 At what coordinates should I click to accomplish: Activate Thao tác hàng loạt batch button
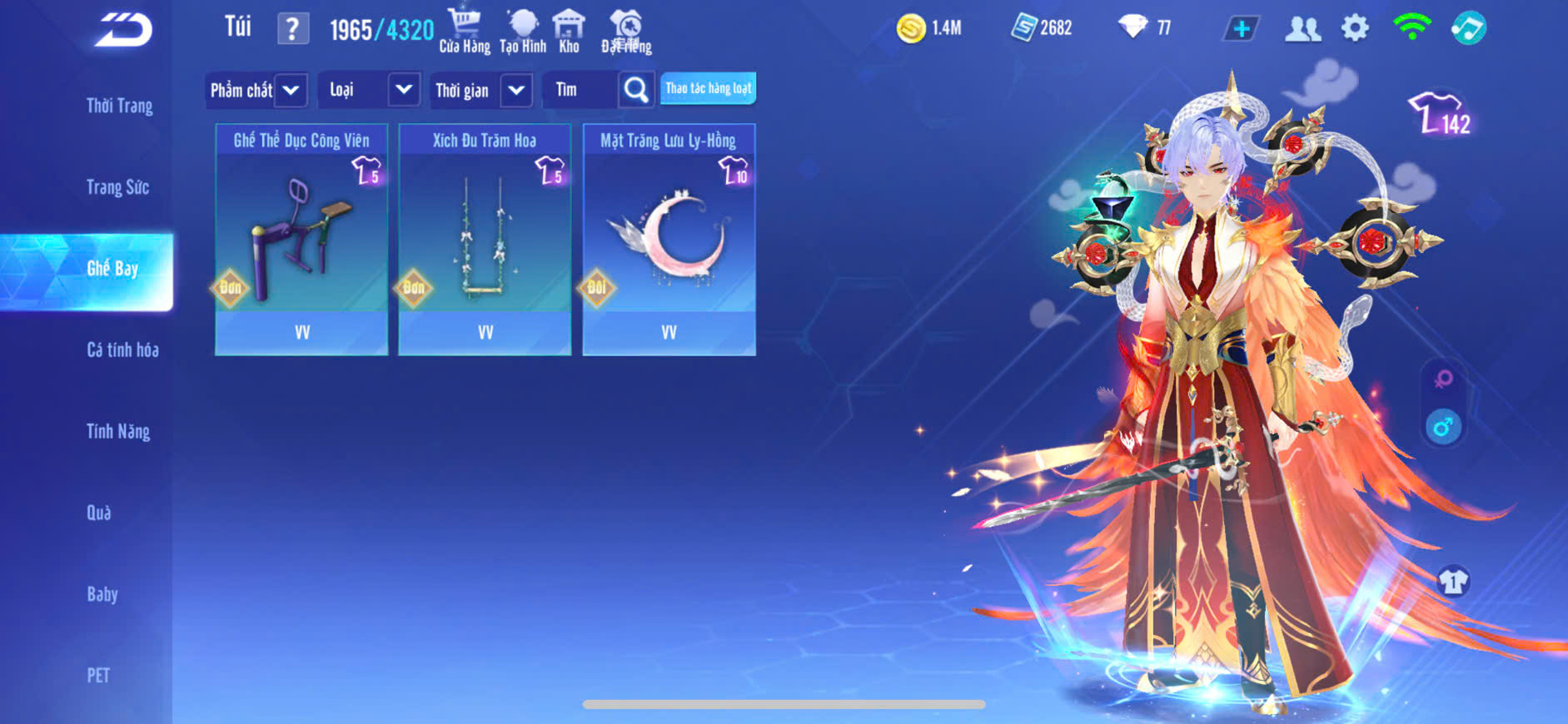708,88
